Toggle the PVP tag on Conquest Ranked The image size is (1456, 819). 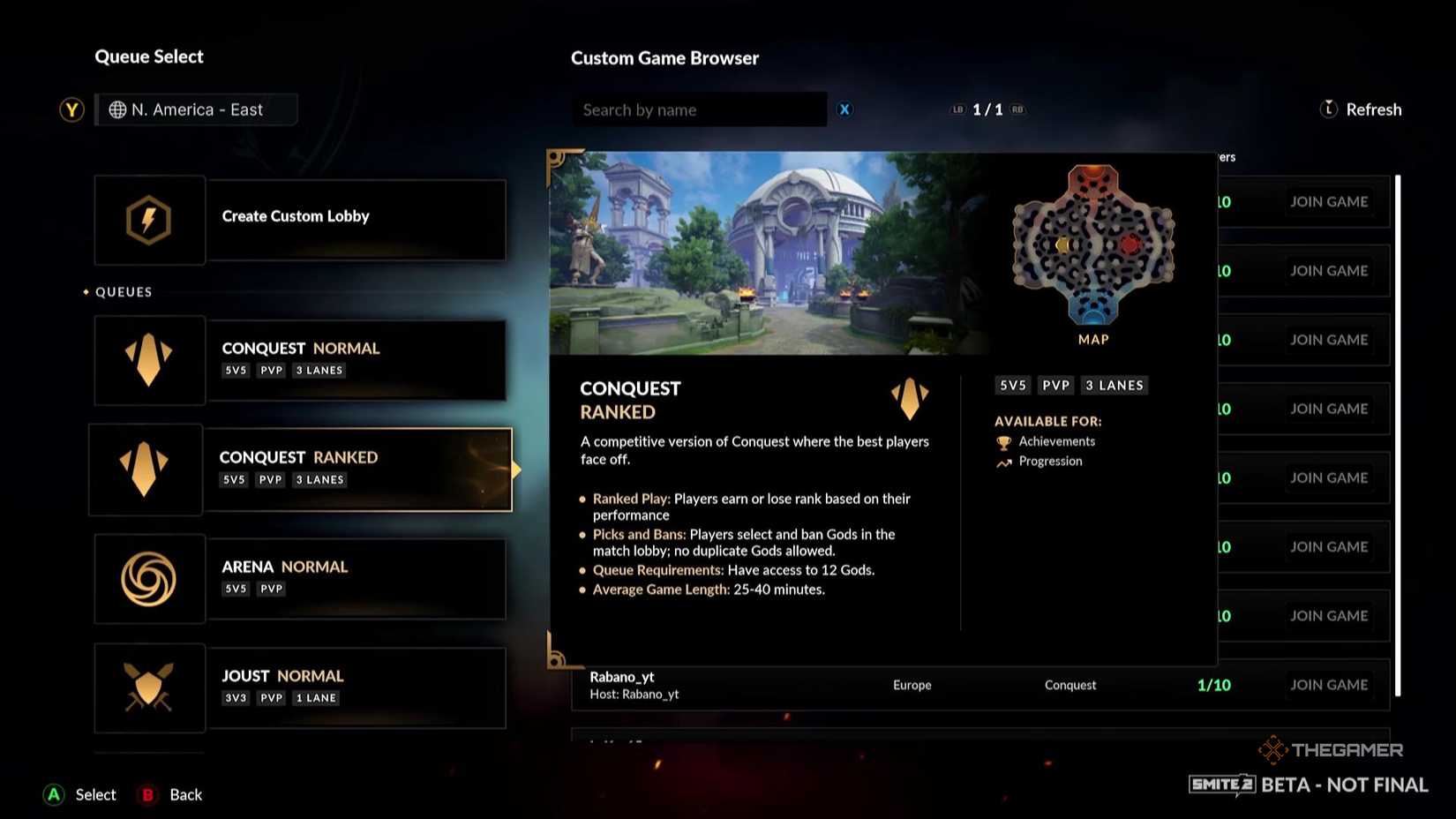[x=270, y=479]
